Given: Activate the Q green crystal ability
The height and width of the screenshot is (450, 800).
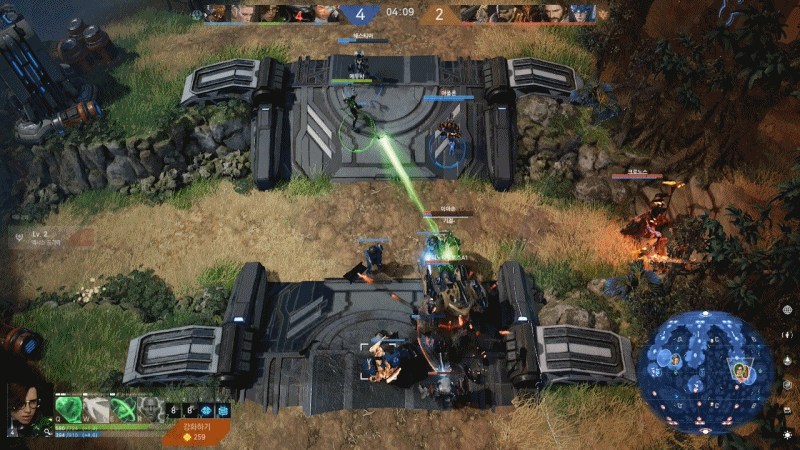Looking at the screenshot, I should click(70, 409).
